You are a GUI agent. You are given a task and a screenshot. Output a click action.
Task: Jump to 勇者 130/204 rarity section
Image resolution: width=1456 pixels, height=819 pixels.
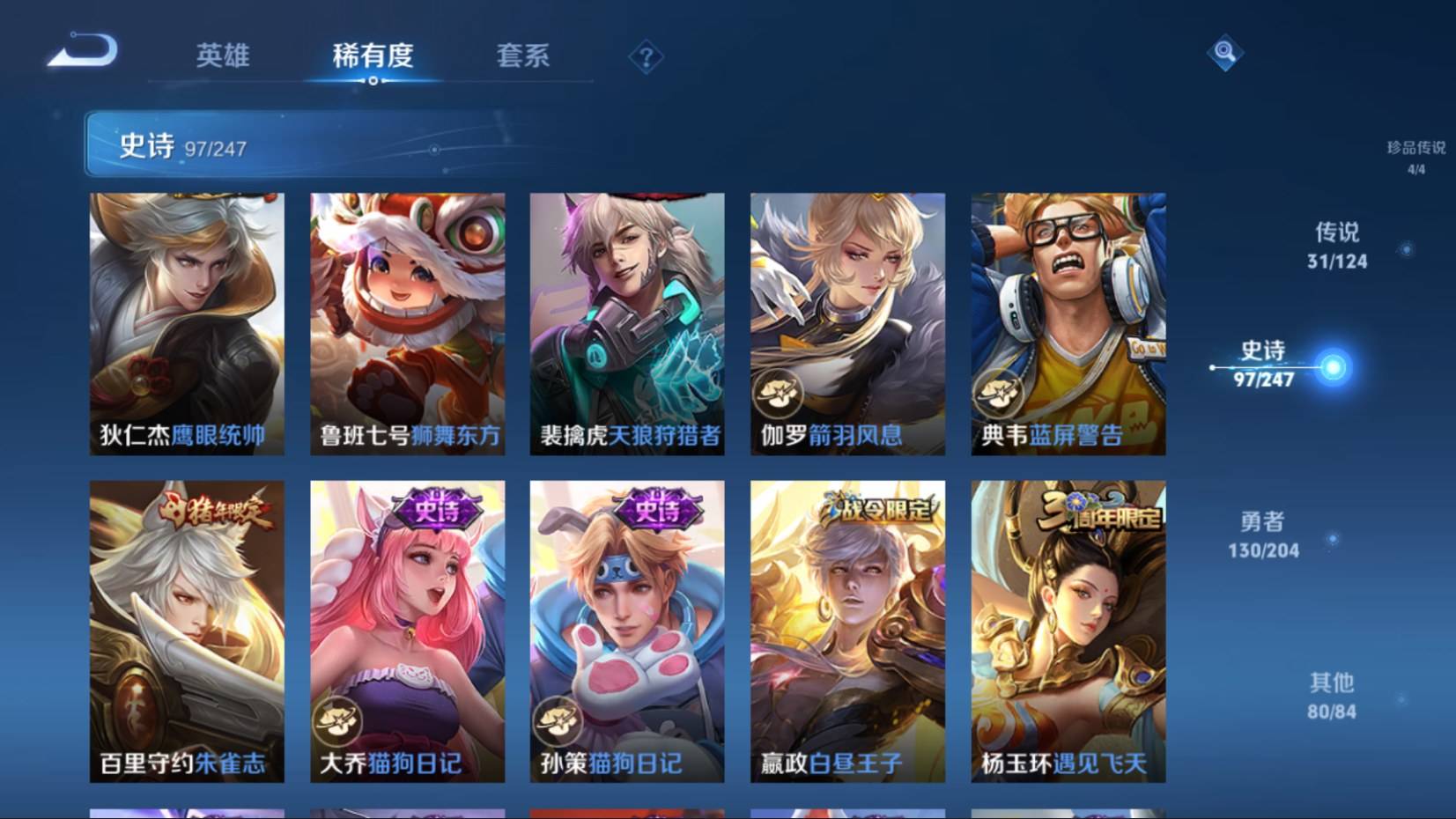[1263, 535]
